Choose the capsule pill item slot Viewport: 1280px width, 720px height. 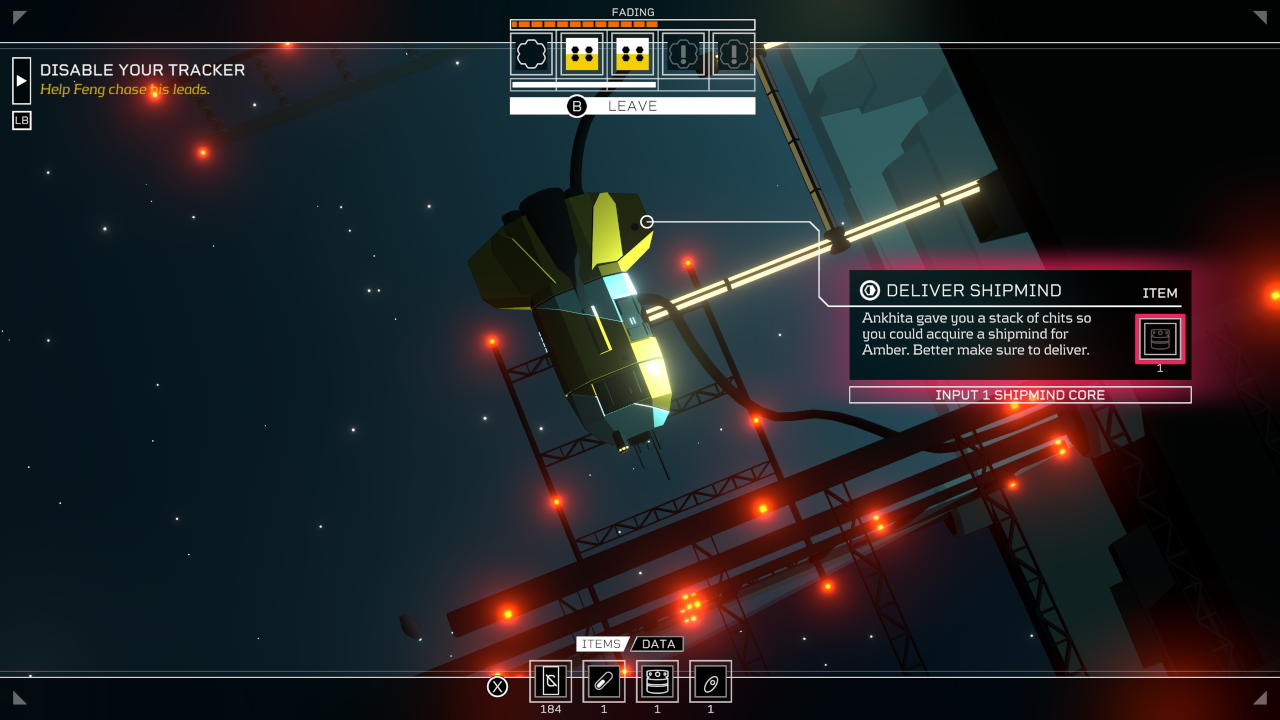[x=604, y=682]
